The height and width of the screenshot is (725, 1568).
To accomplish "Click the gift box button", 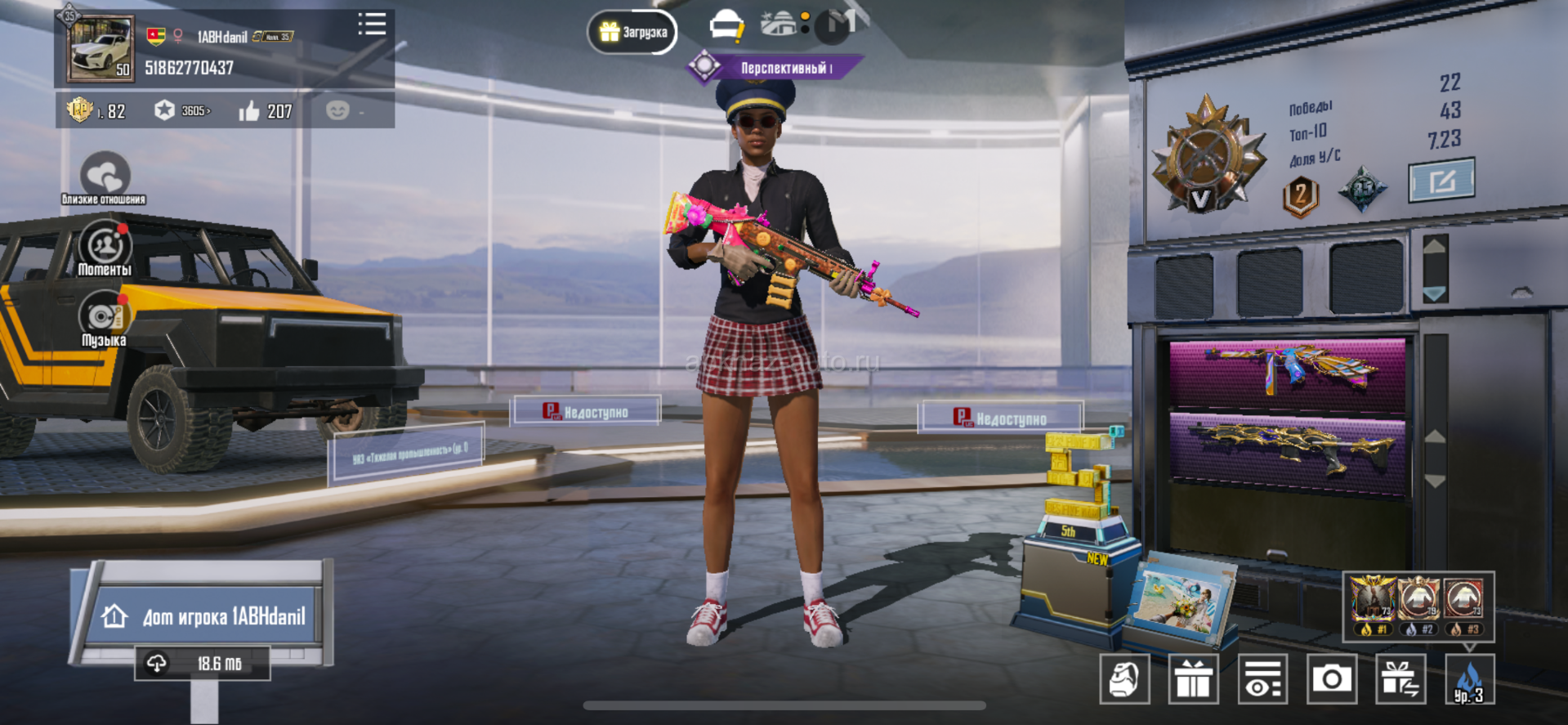I will click(1194, 678).
